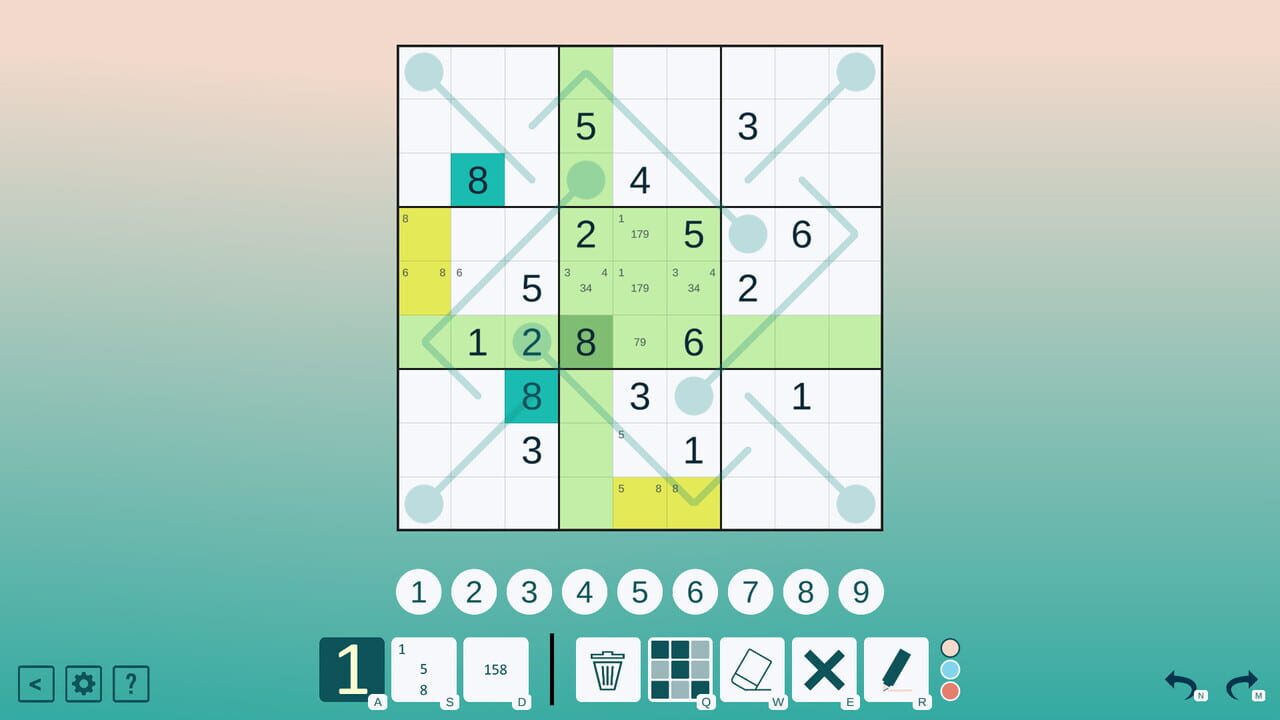The height and width of the screenshot is (720, 1280).
Task: Switch to center notes mode
Action: pos(496,670)
